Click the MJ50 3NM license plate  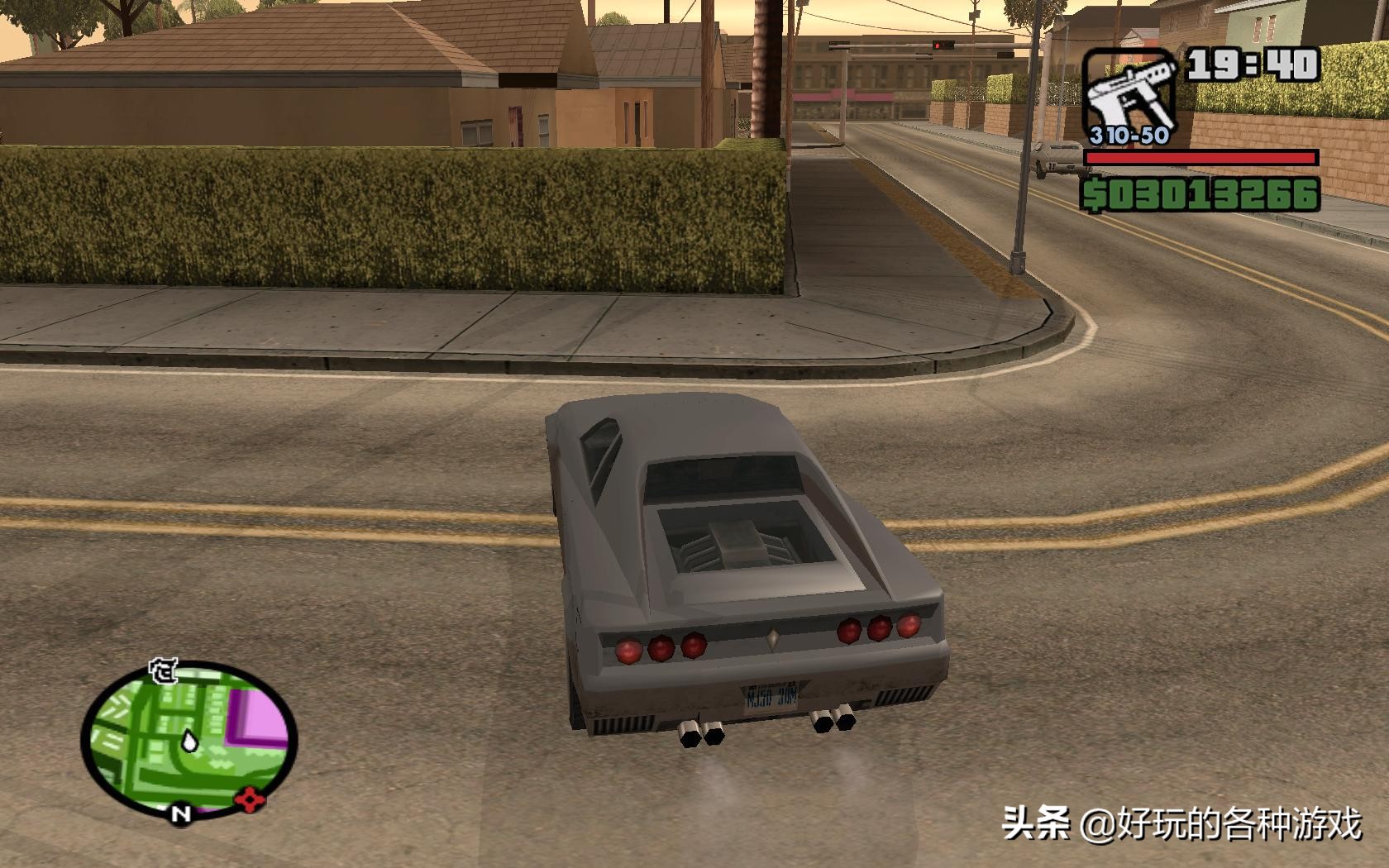772,697
